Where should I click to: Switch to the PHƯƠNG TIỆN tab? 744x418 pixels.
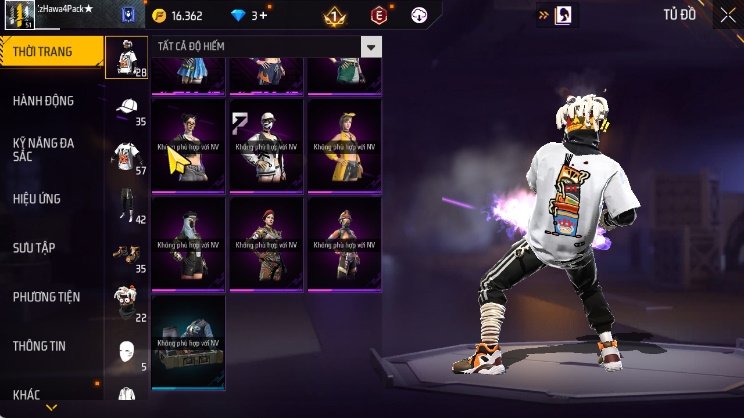pos(46,297)
